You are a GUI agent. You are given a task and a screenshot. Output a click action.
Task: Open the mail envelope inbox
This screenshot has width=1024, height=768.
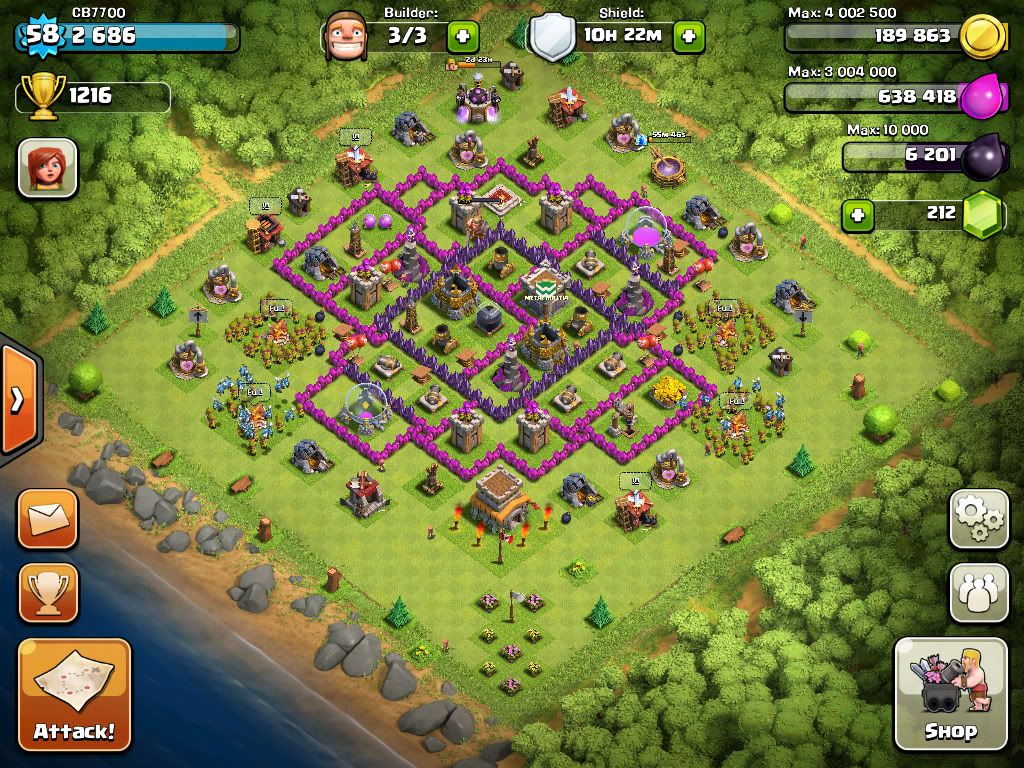click(x=47, y=518)
